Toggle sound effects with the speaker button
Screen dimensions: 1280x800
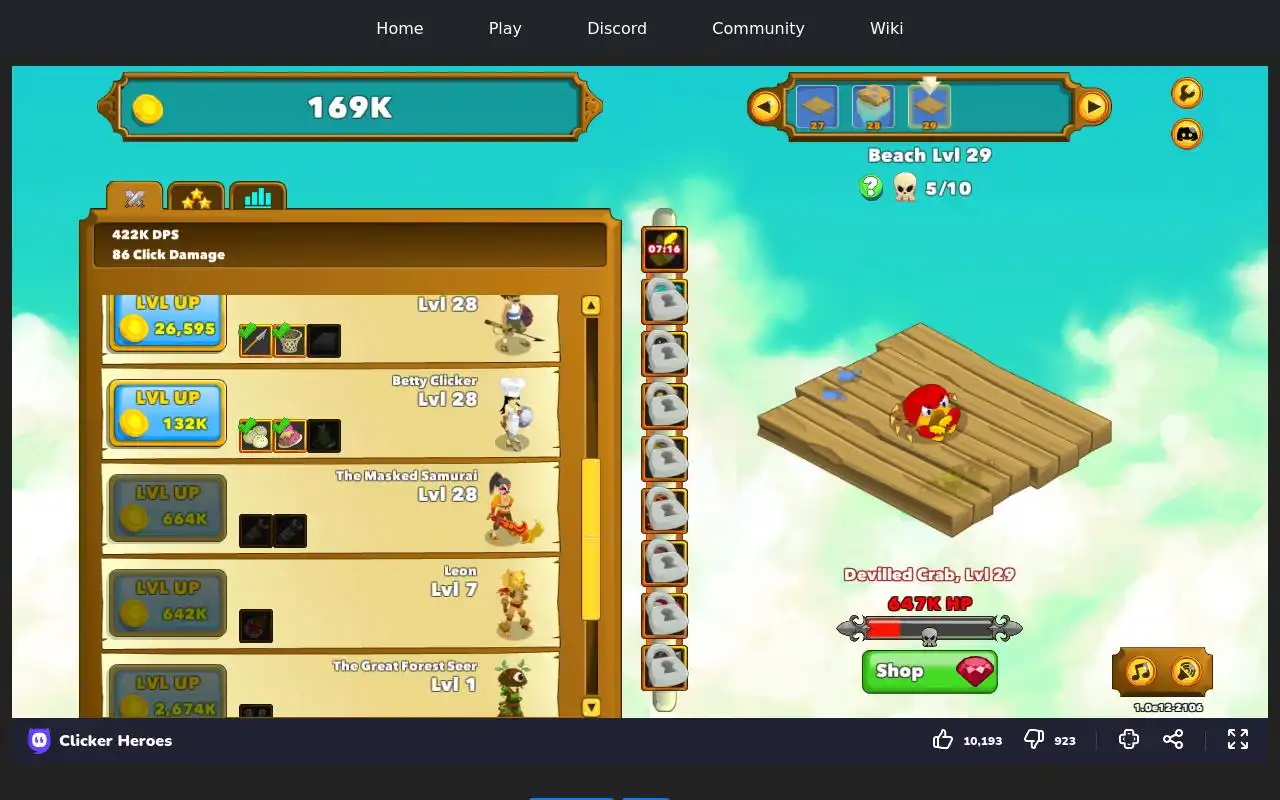1186,671
